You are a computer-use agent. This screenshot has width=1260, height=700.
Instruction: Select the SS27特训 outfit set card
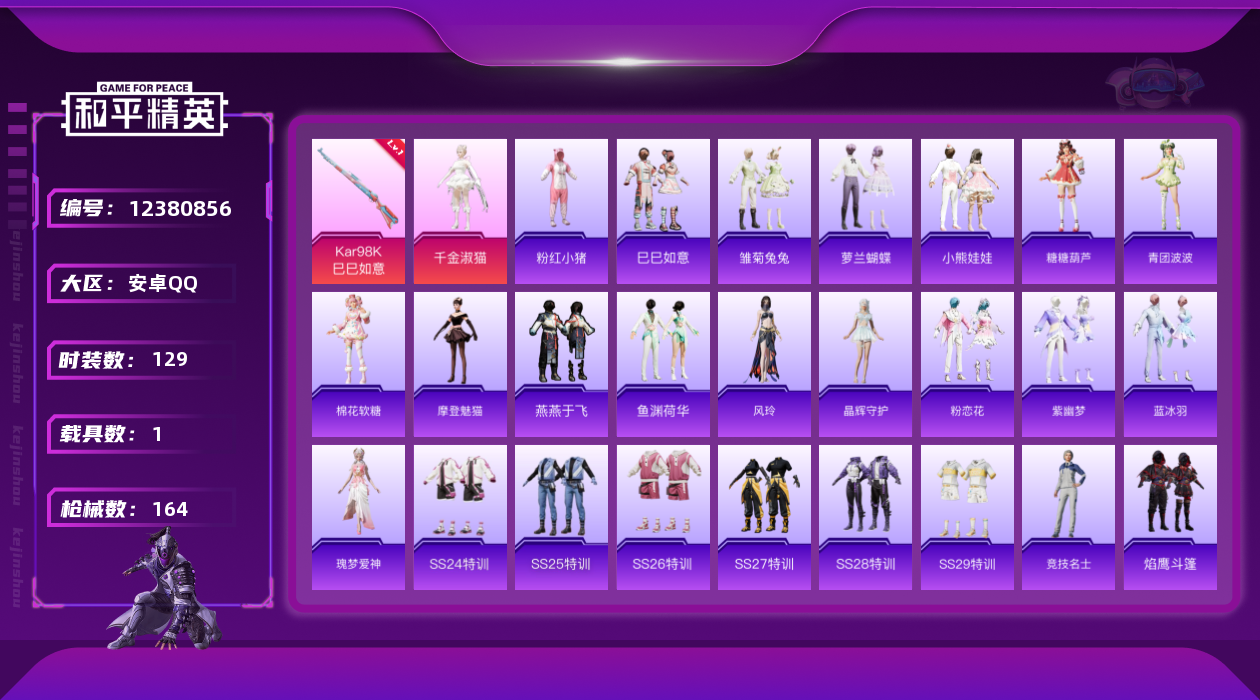click(764, 517)
